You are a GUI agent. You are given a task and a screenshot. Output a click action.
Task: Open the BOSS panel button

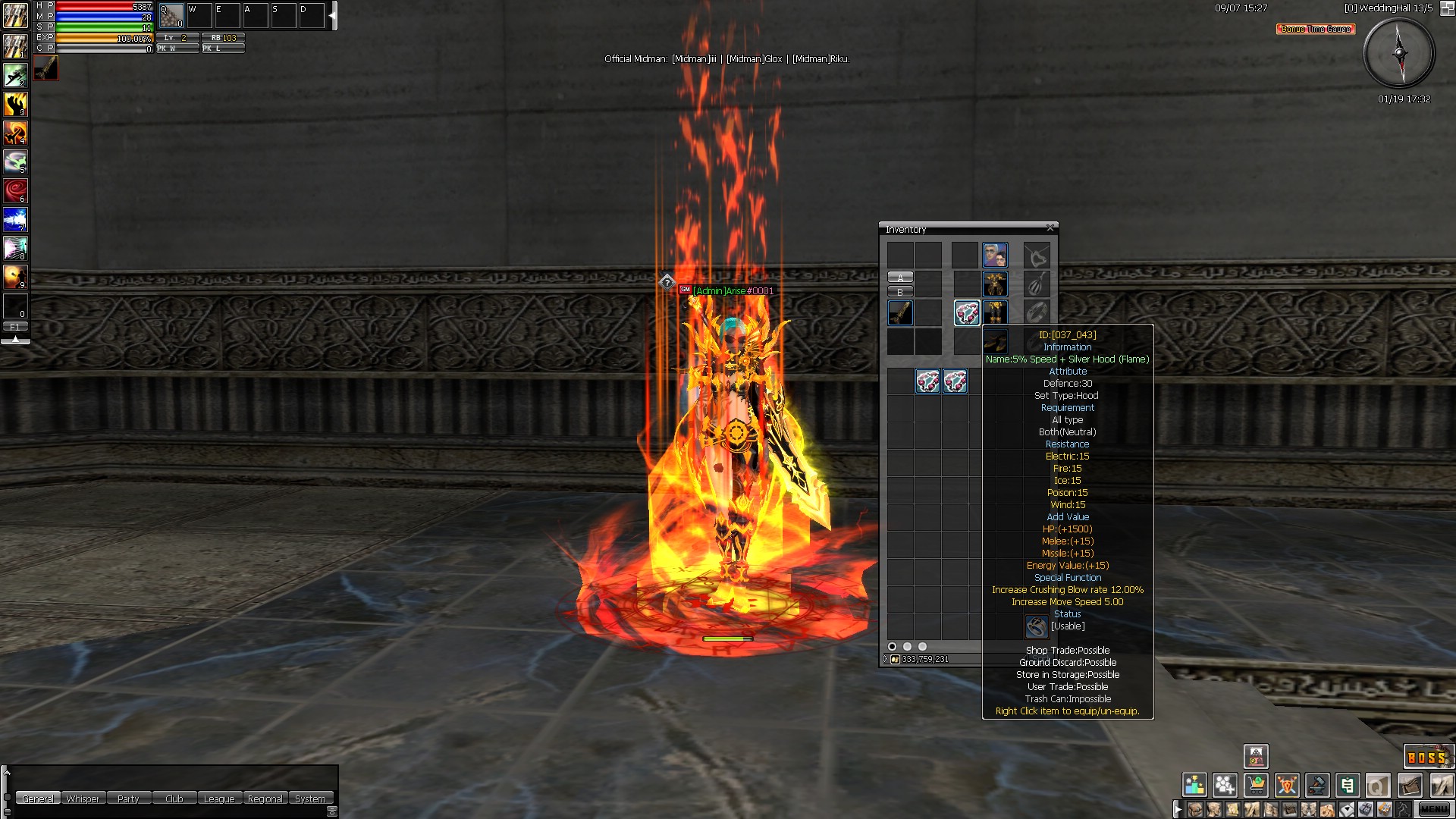pos(1426,757)
